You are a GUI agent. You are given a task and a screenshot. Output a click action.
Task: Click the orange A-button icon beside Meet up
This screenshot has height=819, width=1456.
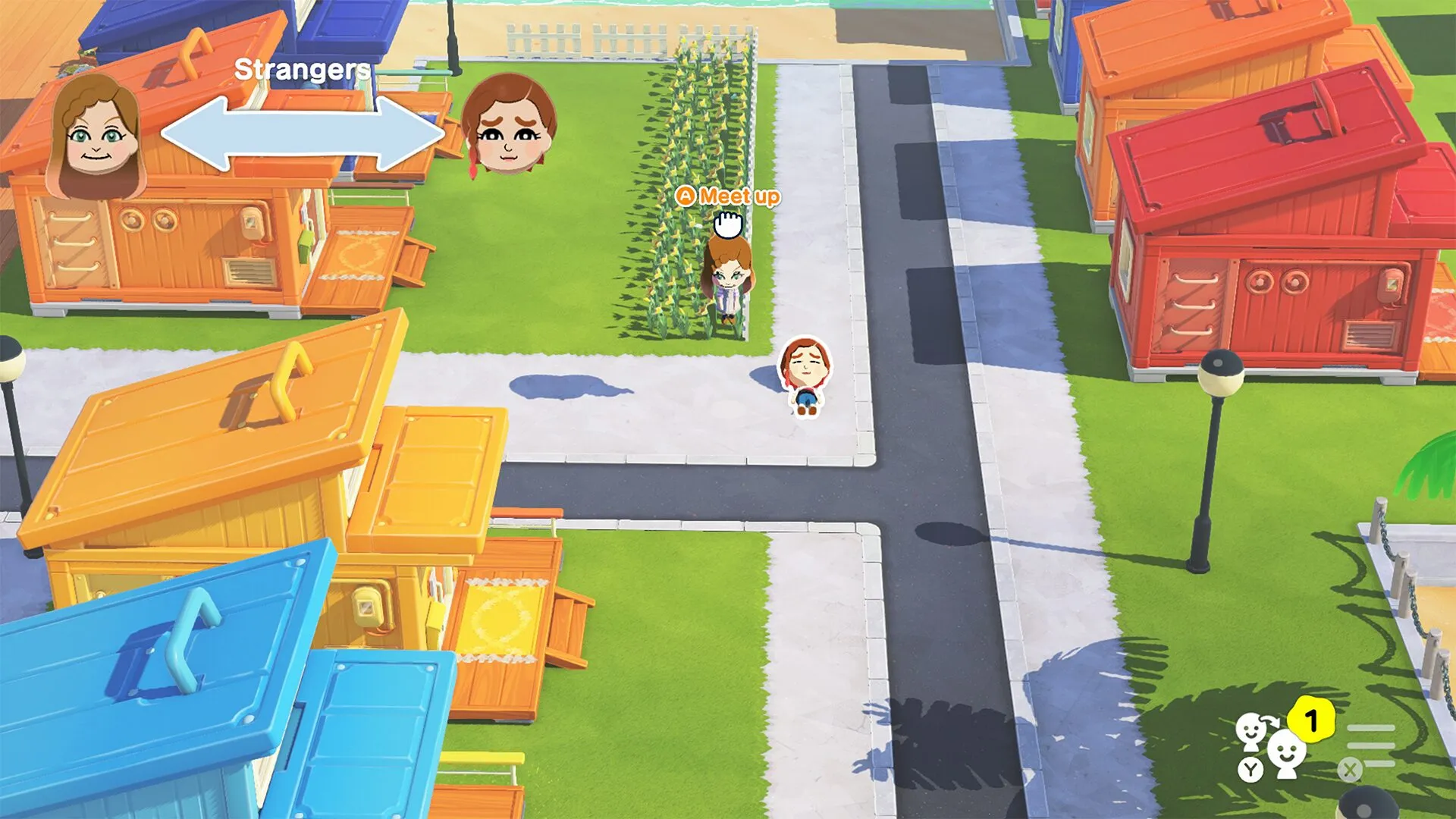[686, 197]
